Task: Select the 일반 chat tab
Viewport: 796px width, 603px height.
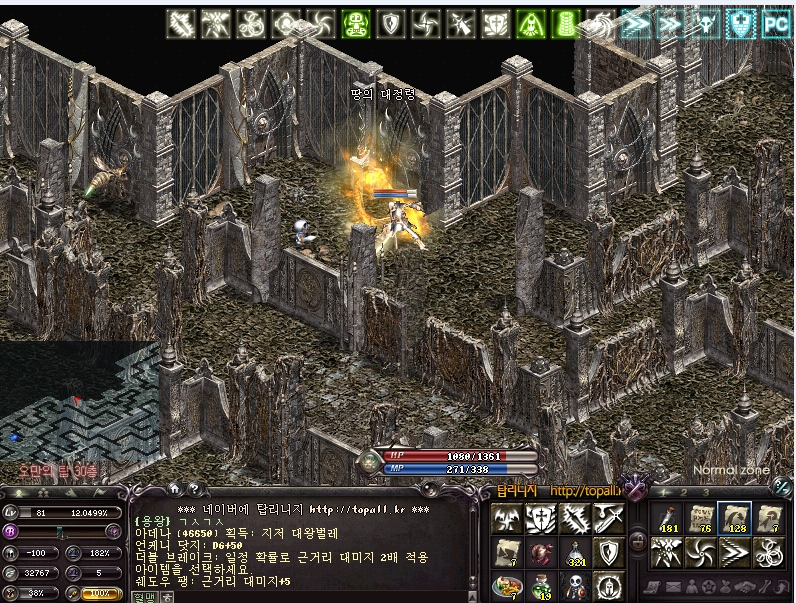Action: click(144, 596)
